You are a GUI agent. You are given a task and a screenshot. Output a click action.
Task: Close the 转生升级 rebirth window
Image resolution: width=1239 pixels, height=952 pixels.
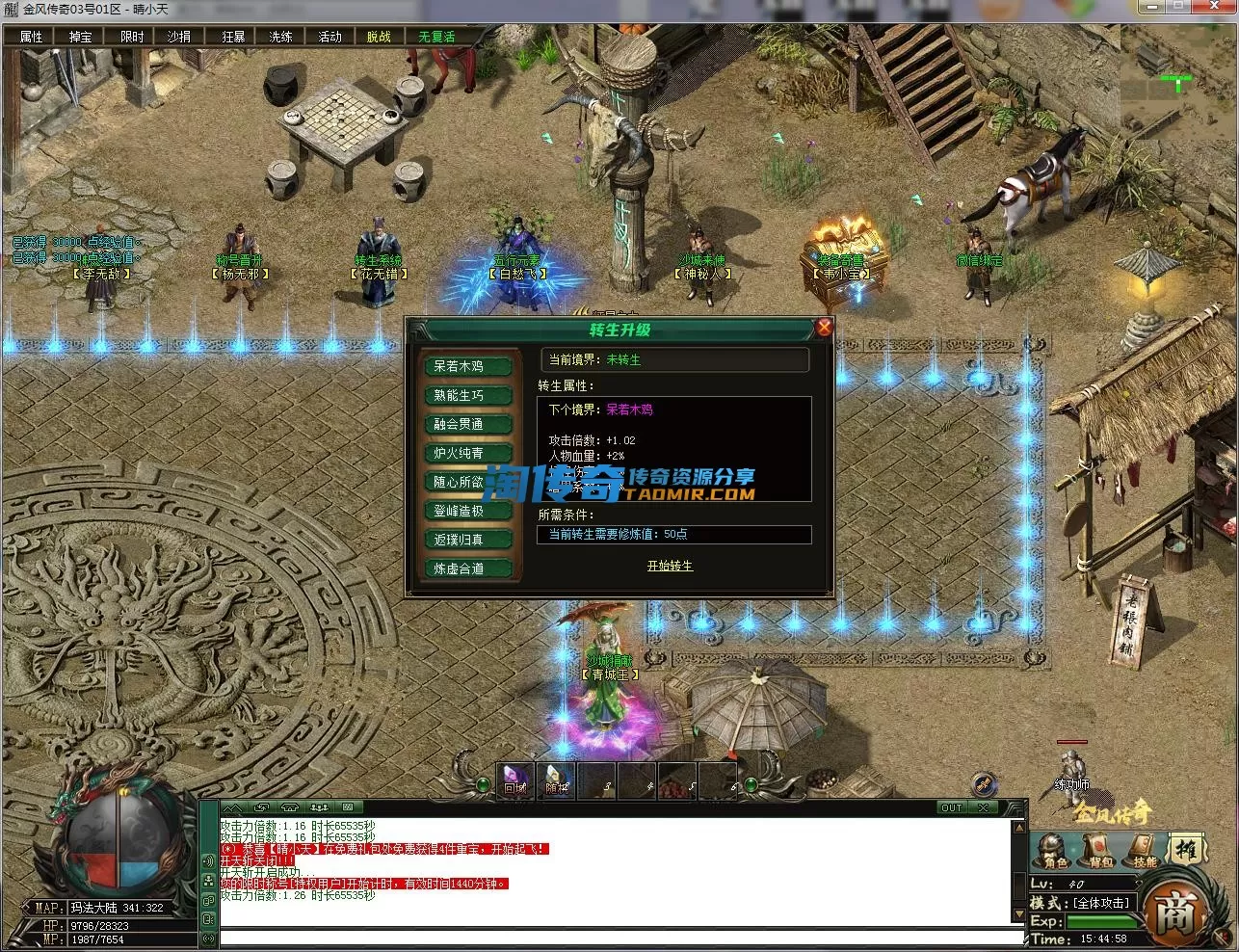(x=824, y=328)
